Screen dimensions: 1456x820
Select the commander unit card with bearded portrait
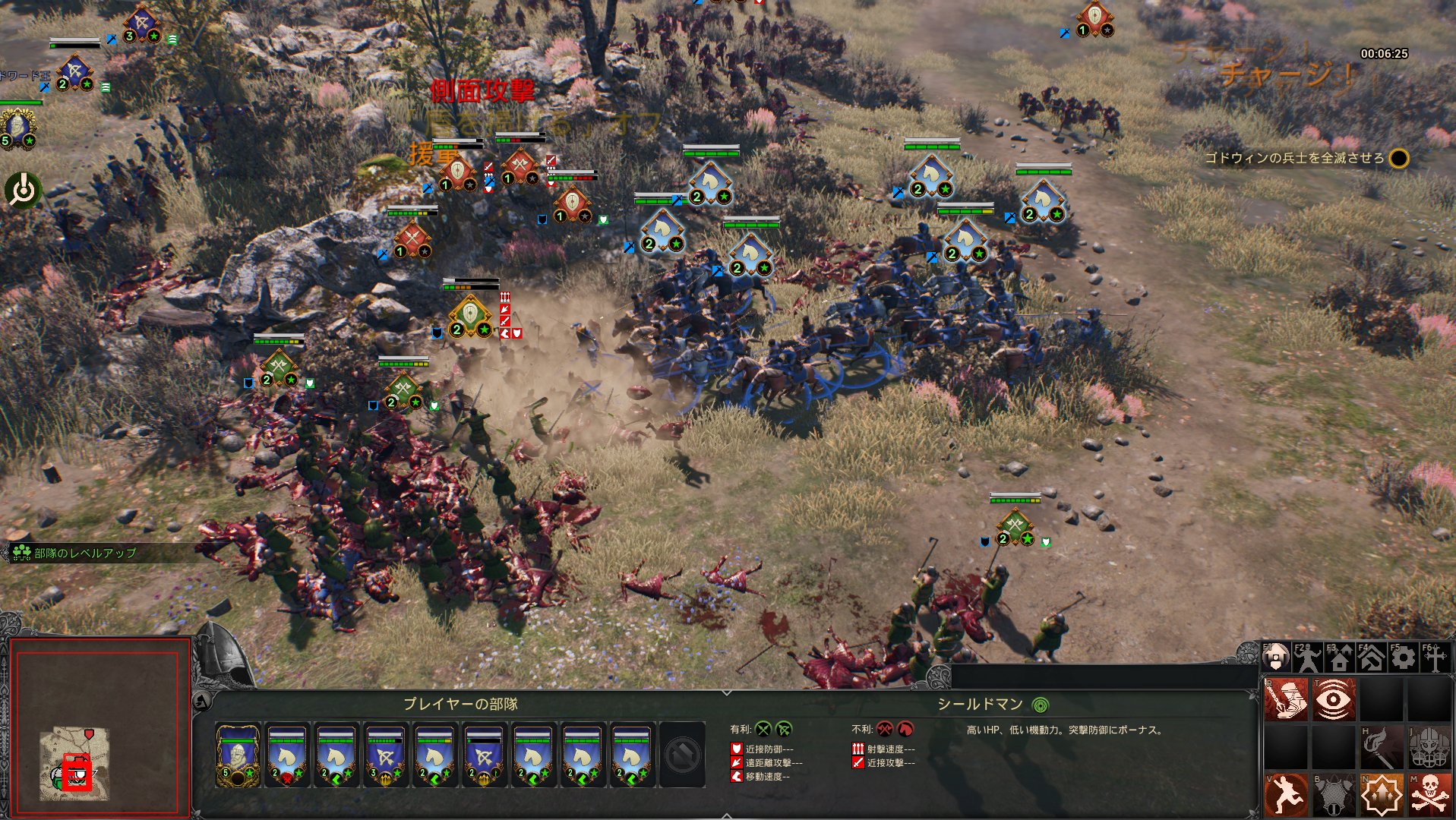pos(238,755)
